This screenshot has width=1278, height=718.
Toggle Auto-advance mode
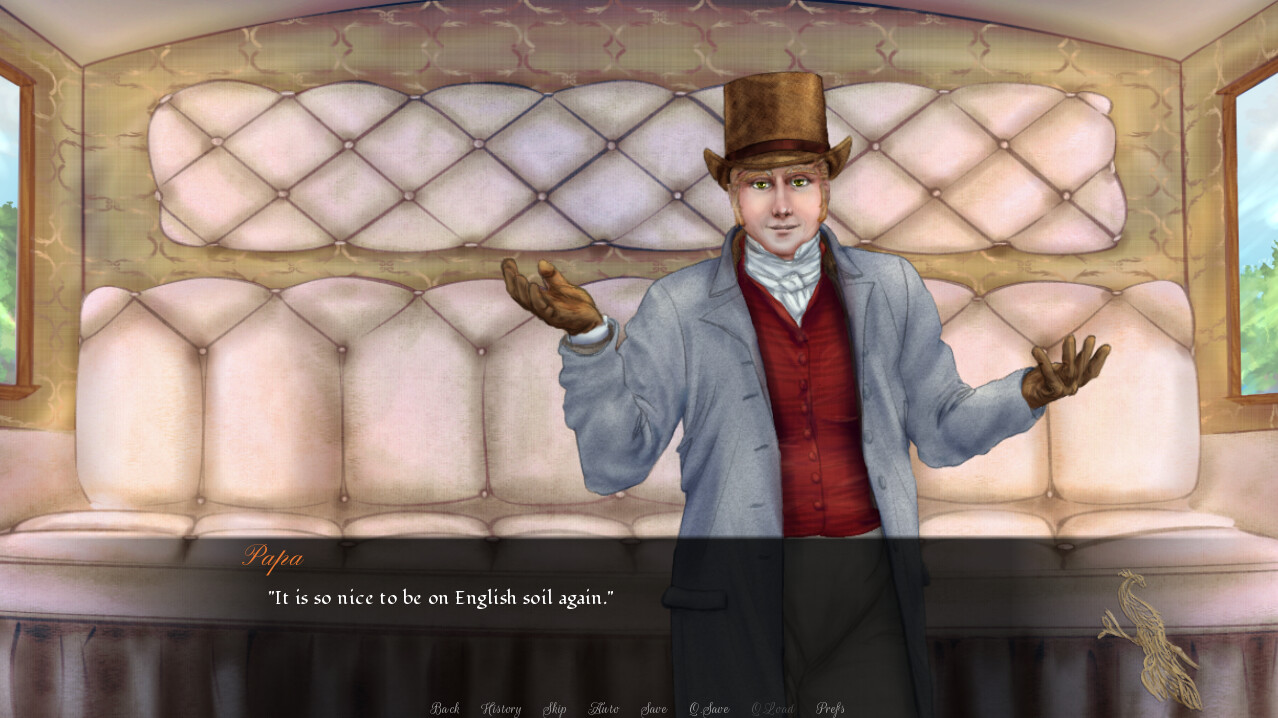tap(603, 709)
